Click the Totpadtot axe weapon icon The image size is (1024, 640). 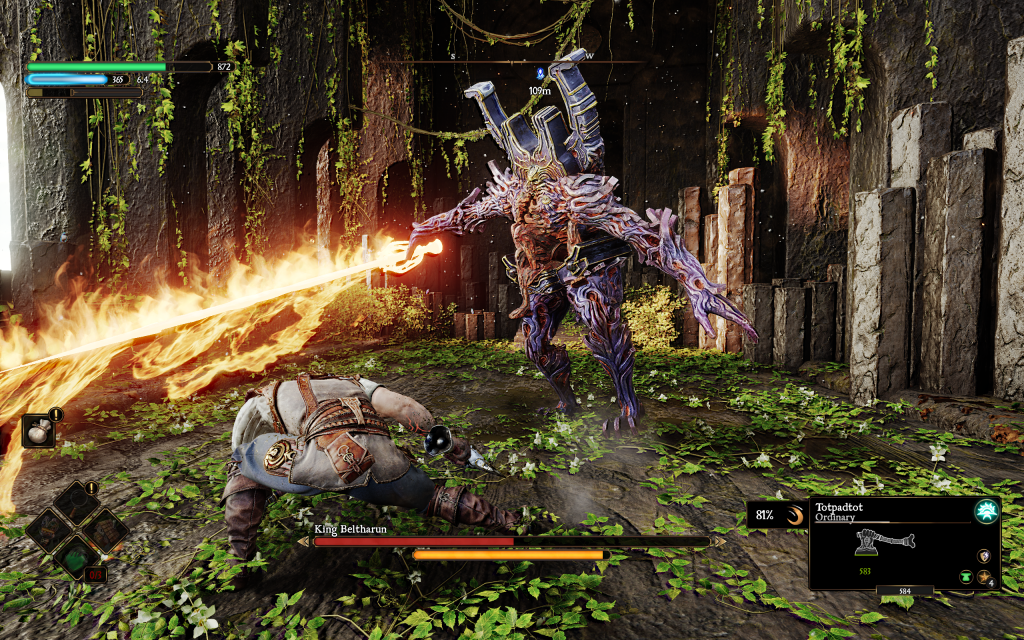coord(884,544)
